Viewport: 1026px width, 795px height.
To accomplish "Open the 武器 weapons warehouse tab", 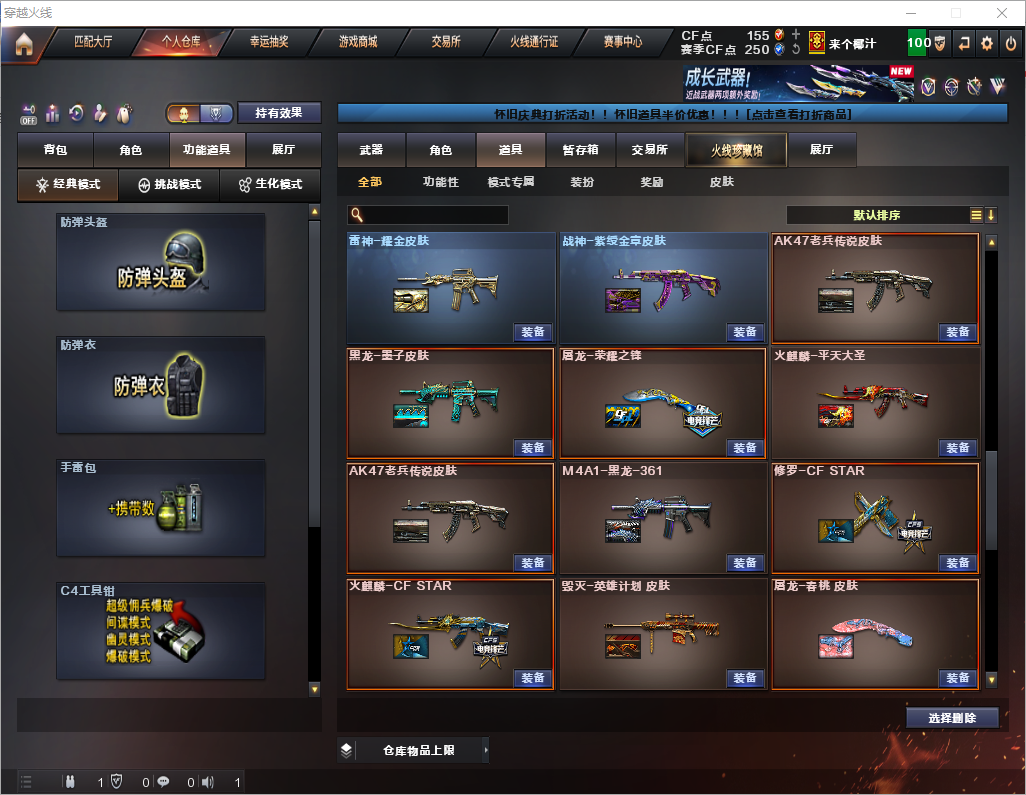I will pos(371,150).
